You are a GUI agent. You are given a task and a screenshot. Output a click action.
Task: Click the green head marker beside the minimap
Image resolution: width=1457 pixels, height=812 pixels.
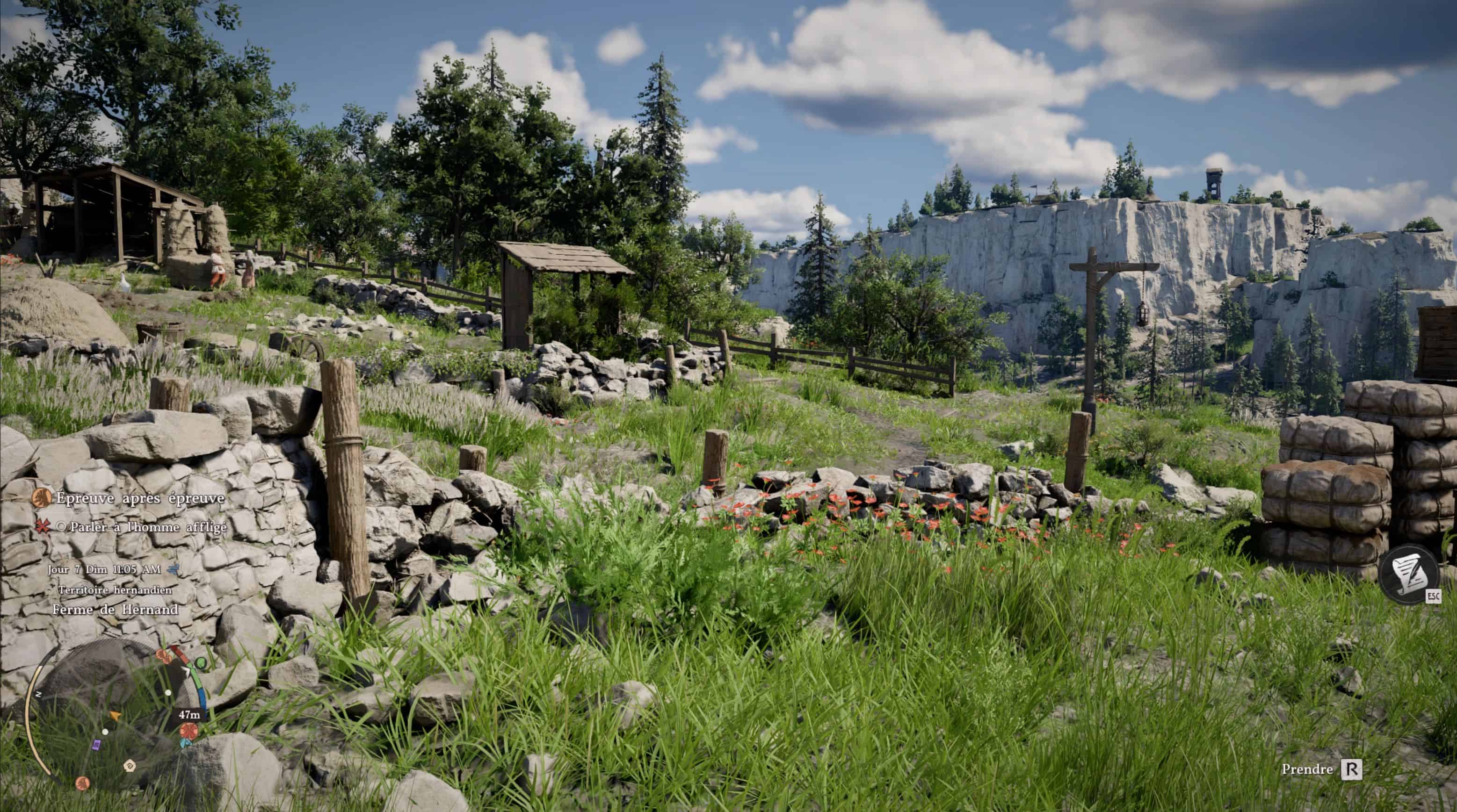click(201, 662)
